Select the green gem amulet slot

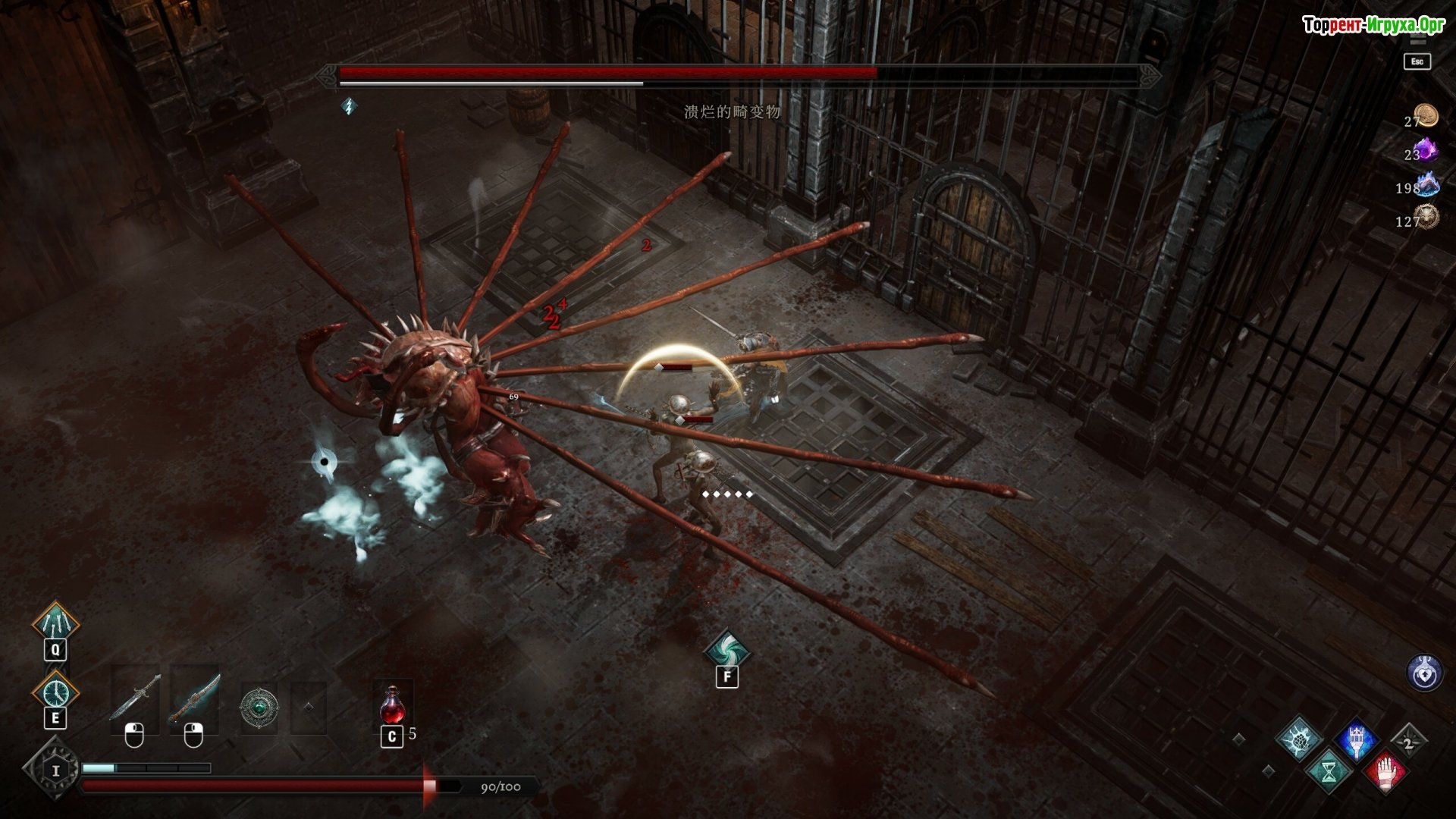pos(259,708)
